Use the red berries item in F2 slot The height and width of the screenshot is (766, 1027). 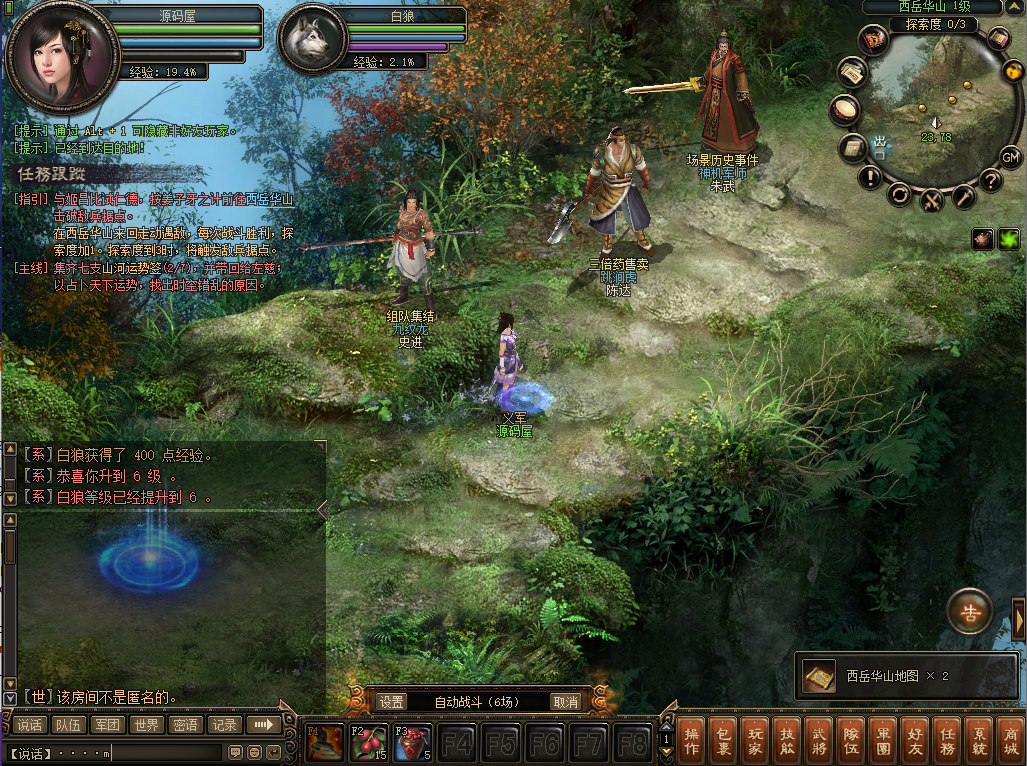[368, 743]
